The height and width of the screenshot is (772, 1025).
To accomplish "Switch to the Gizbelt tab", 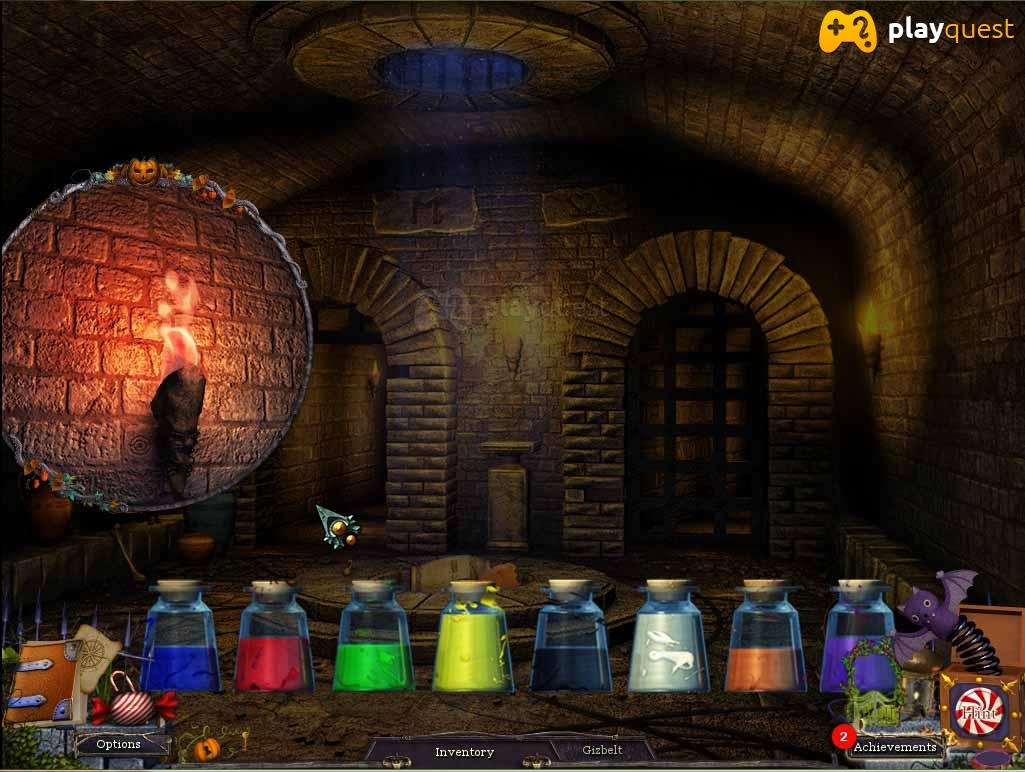I will click(x=603, y=750).
